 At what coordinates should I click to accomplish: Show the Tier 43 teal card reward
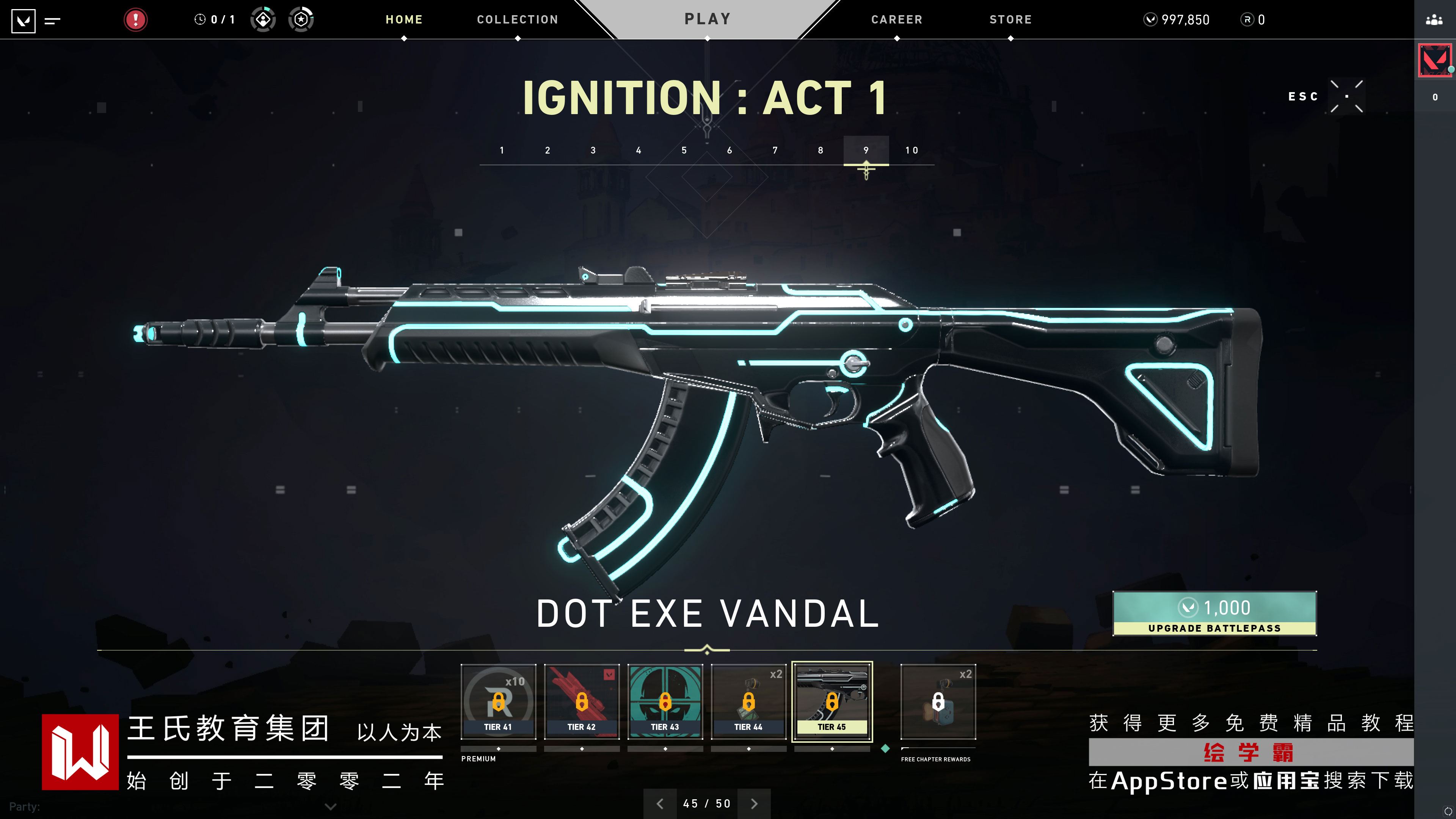coord(665,701)
